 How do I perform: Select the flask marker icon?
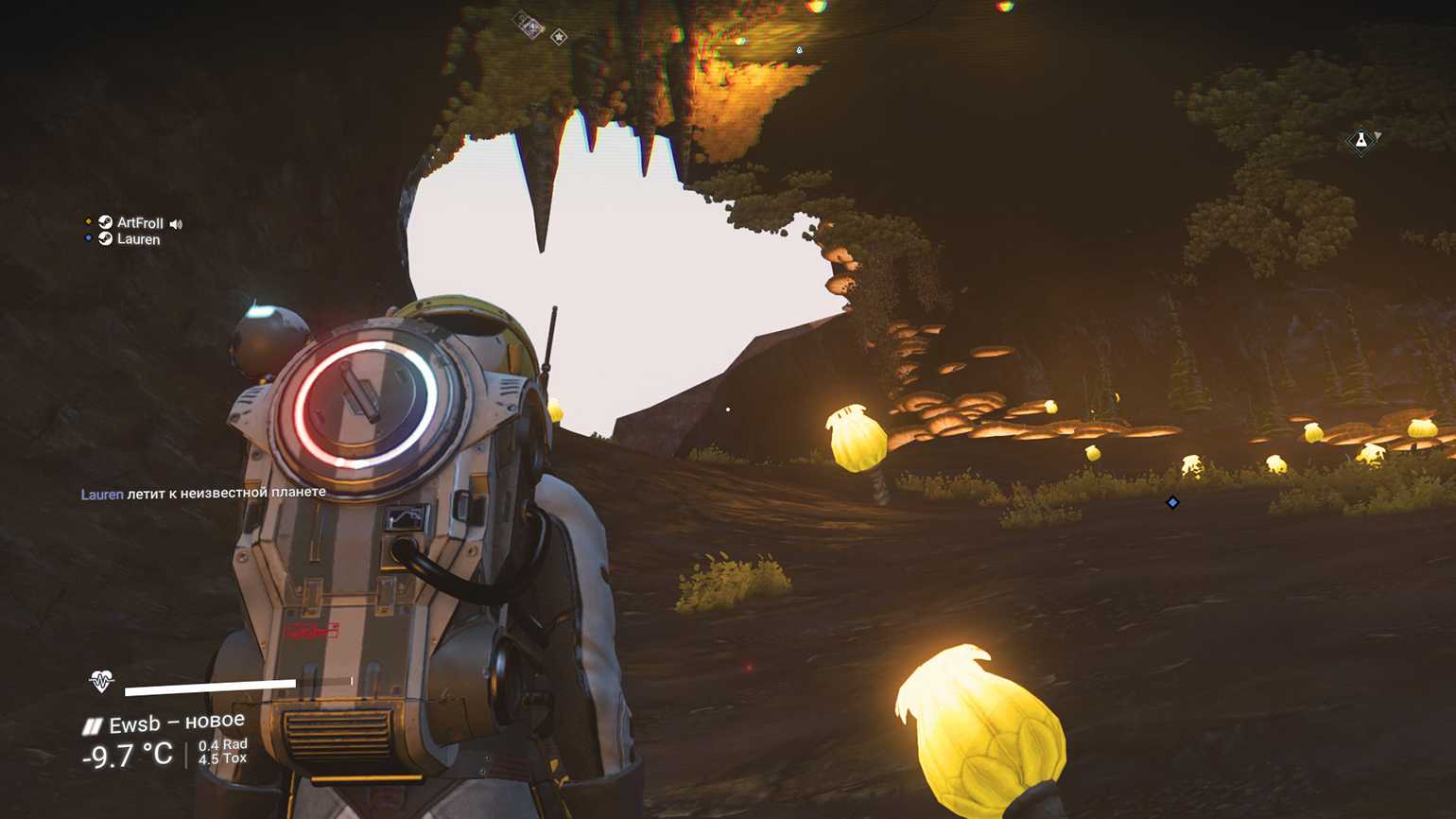coord(1361,141)
